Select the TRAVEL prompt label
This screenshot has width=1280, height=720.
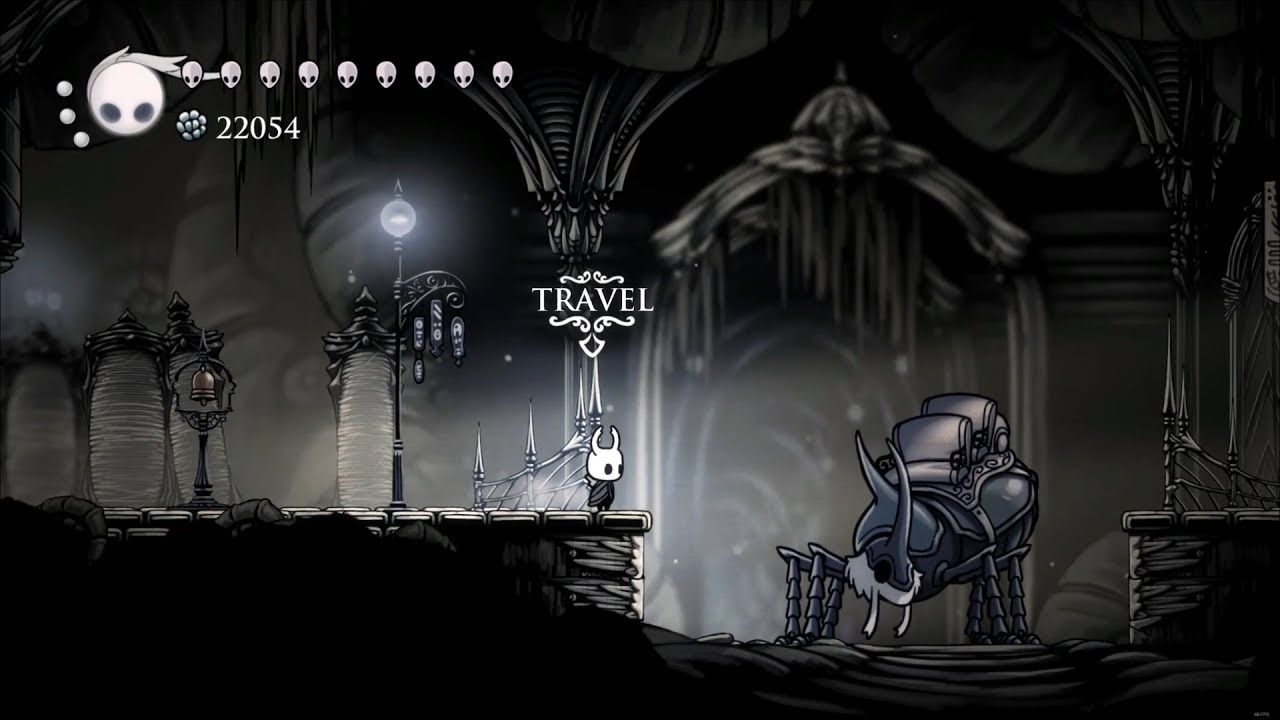point(592,299)
